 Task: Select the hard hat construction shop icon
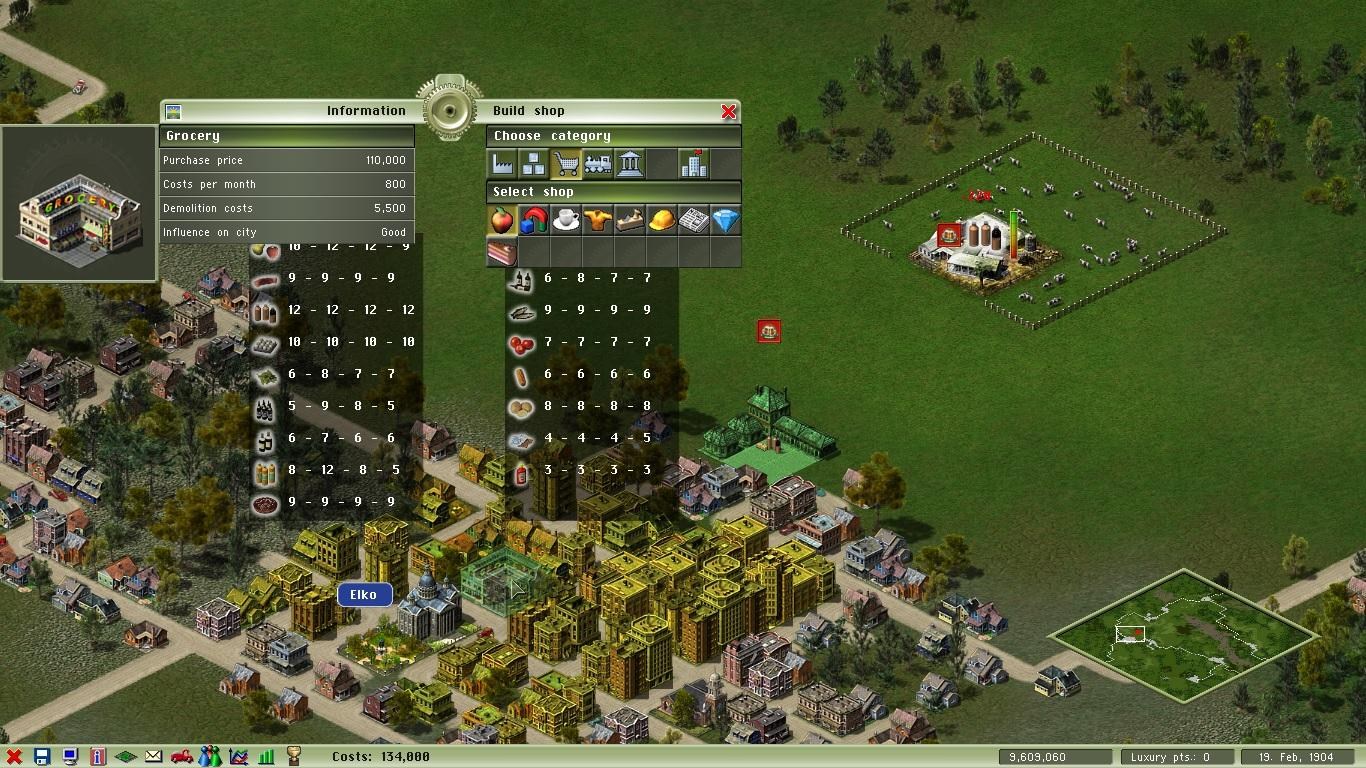pos(660,218)
